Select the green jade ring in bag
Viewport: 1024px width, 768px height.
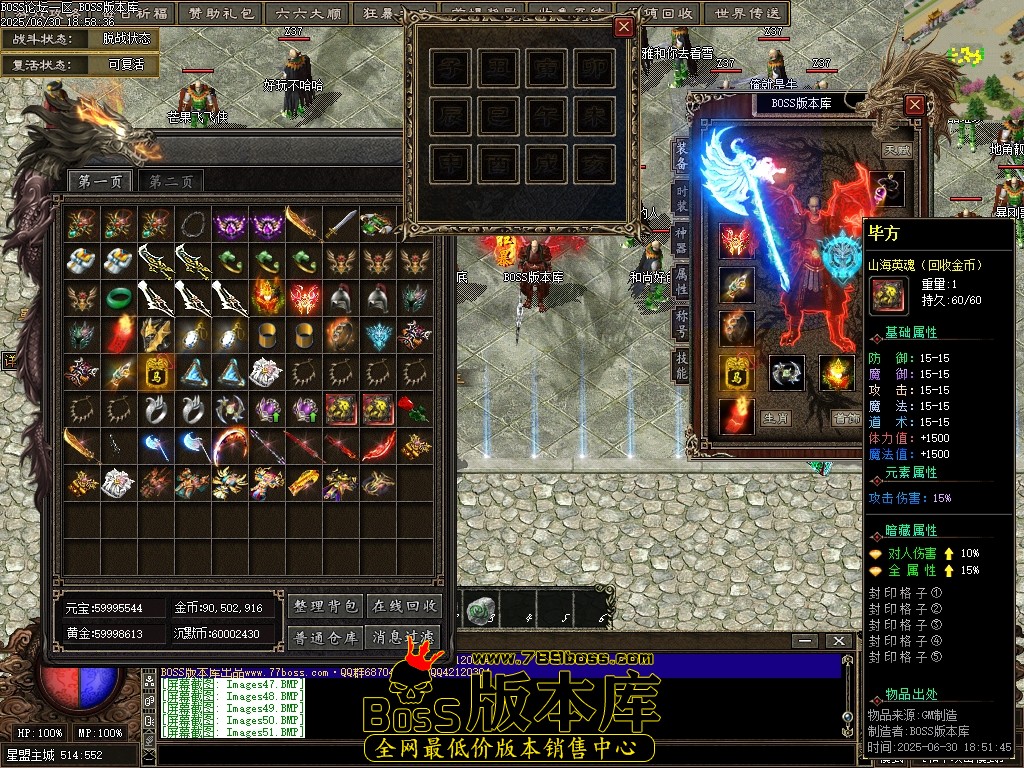[x=119, y=297]
